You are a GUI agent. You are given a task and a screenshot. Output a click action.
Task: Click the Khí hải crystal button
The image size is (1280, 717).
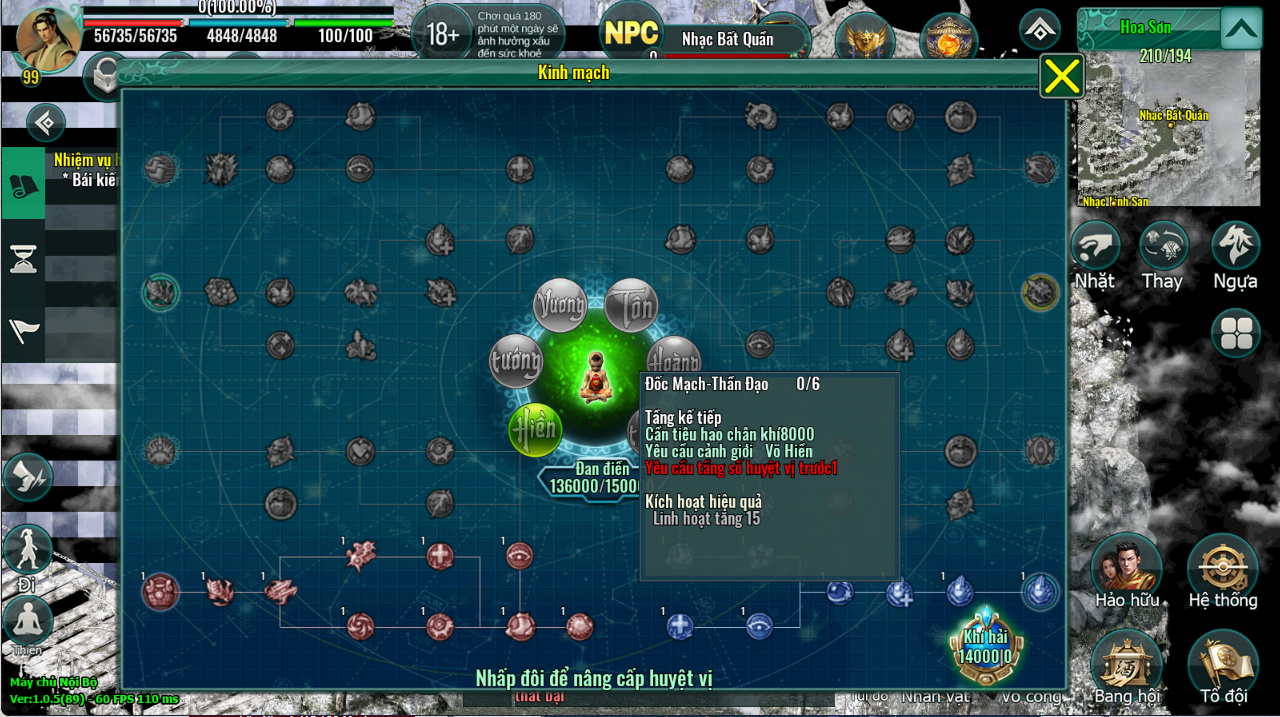[x=985, y=645]
